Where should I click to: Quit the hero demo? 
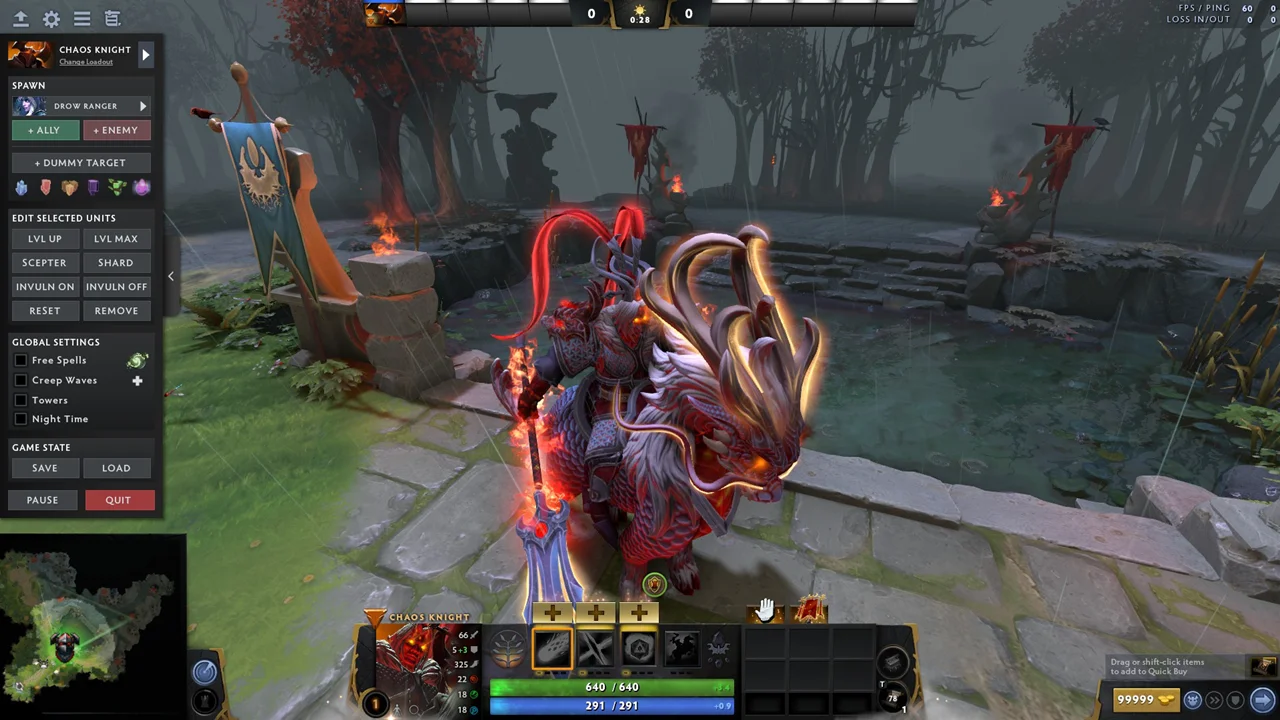click(118, 500)
